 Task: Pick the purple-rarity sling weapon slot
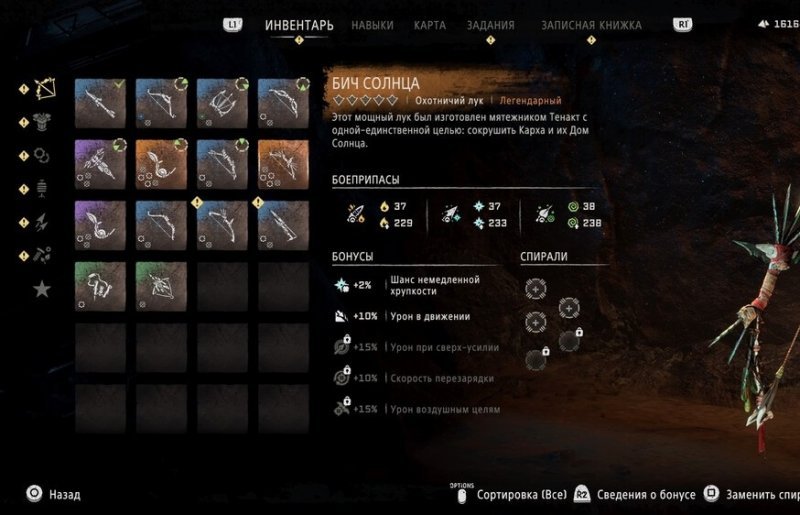[x=100, y=225]
